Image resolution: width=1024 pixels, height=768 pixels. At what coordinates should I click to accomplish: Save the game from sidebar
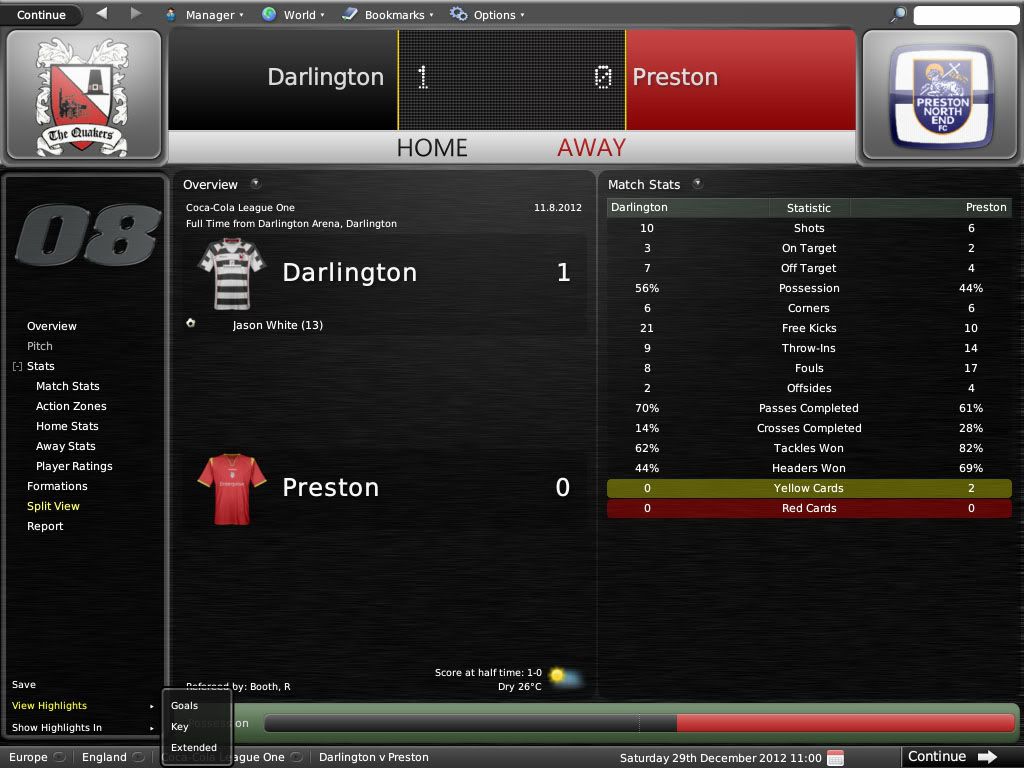coord(24,685)
